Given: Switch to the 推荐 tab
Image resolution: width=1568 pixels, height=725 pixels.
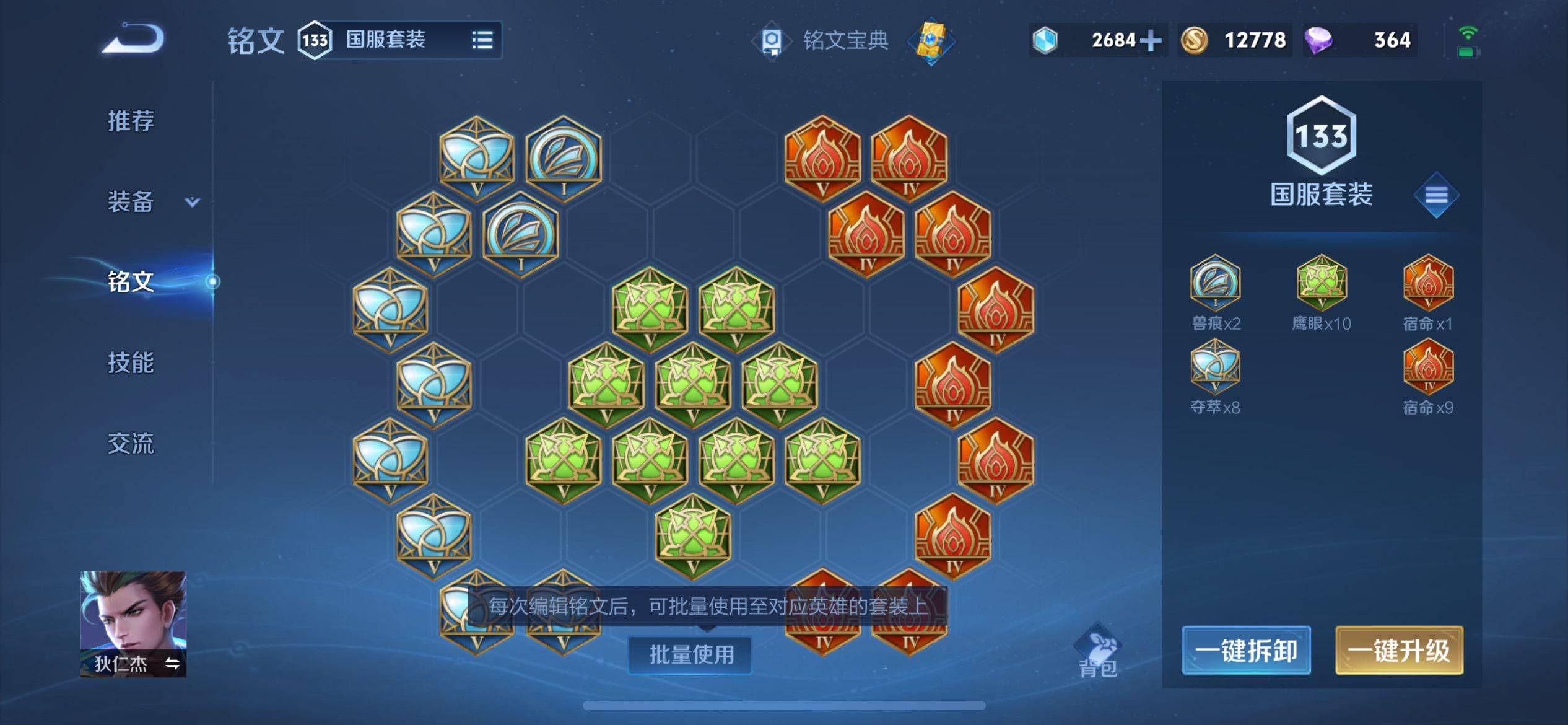Looking at the screenshot, I should pyautogui.click(x=131, y=120).
